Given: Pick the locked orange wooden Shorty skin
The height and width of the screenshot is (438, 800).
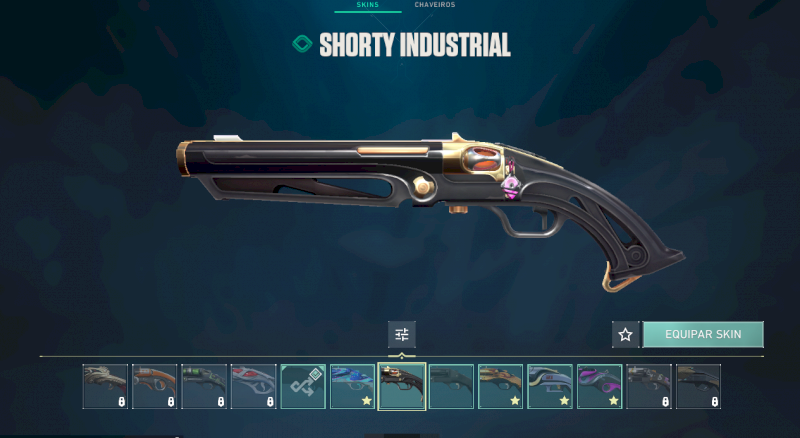Looking at the screenshot, I should click(x=155, y=386).
